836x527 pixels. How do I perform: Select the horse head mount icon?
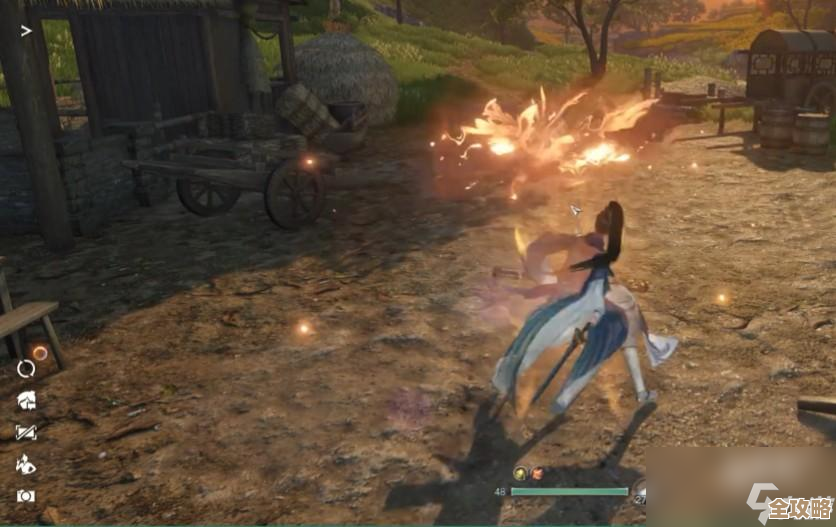point(26,401)
